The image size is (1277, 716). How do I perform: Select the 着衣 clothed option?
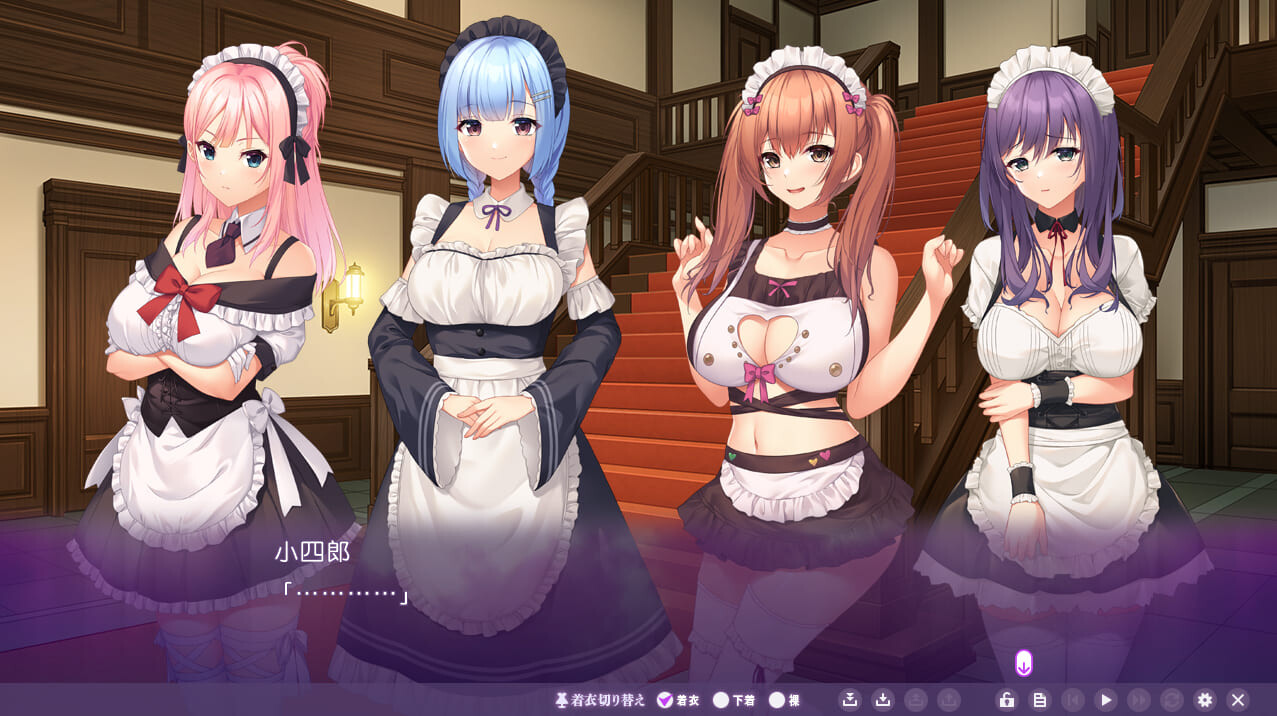[666, 700]
